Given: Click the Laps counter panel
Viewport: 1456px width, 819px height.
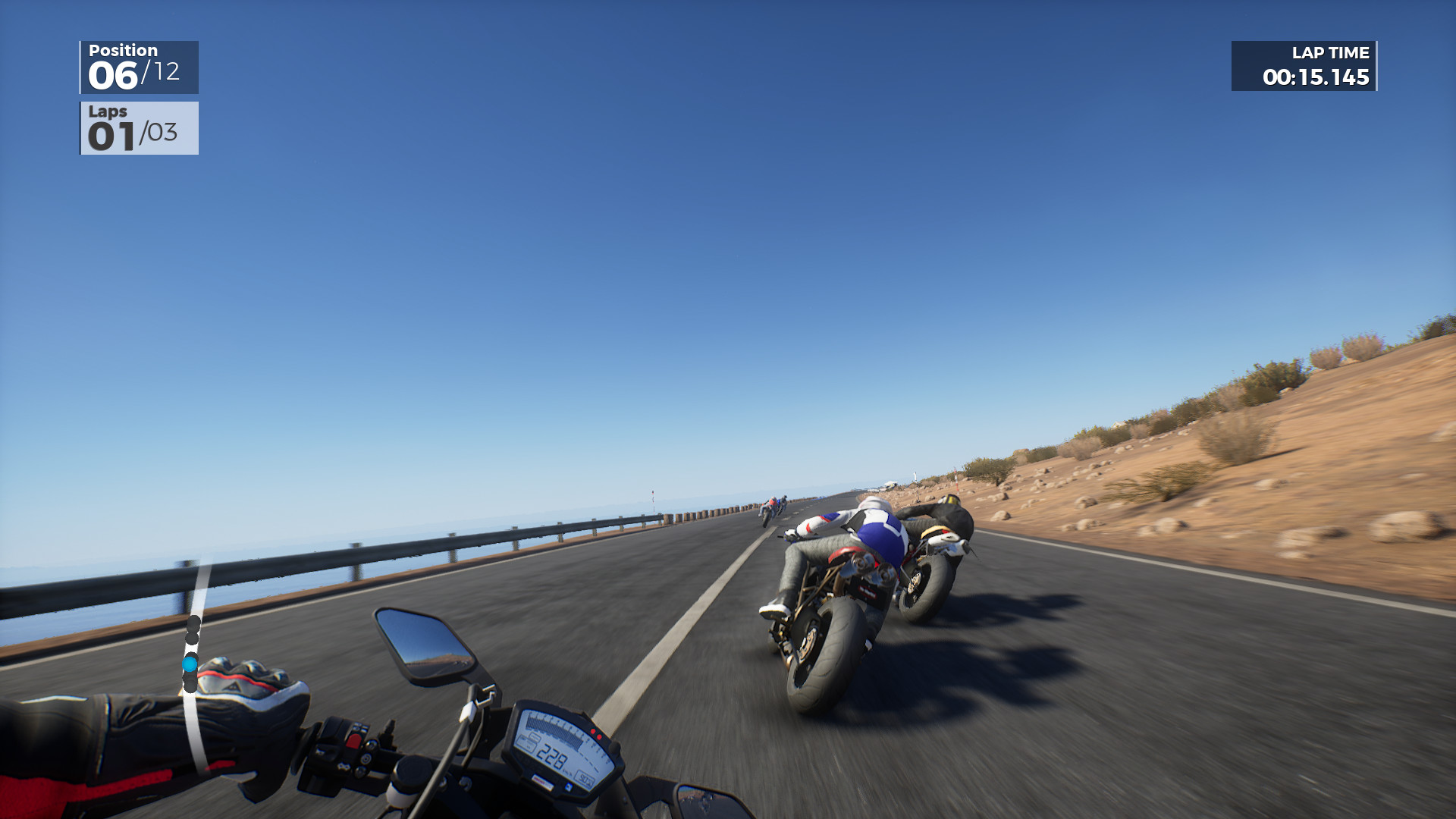Looking at the screenshot, I should coord(139,129).
